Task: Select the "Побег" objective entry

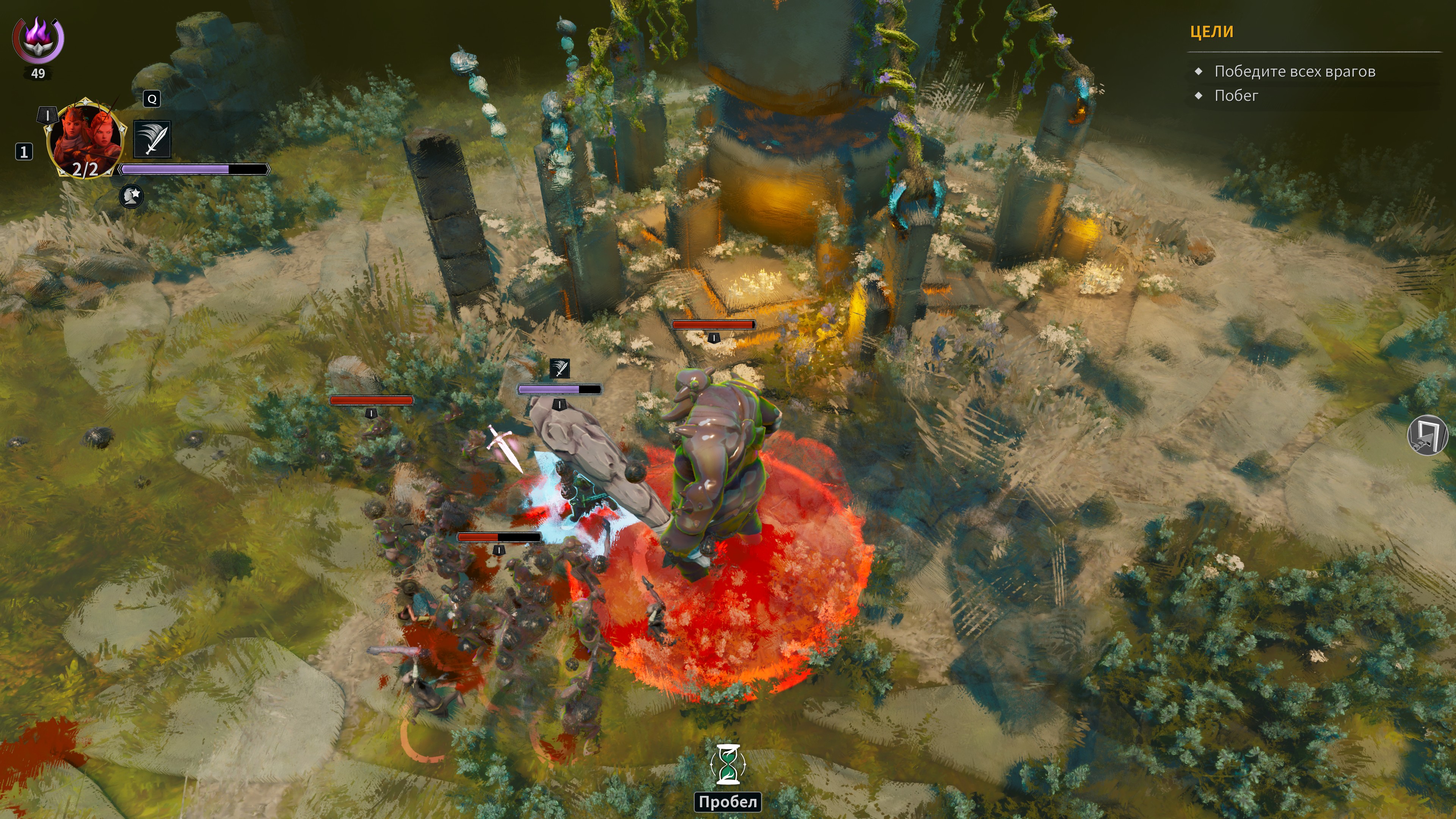Action: 1236,96
